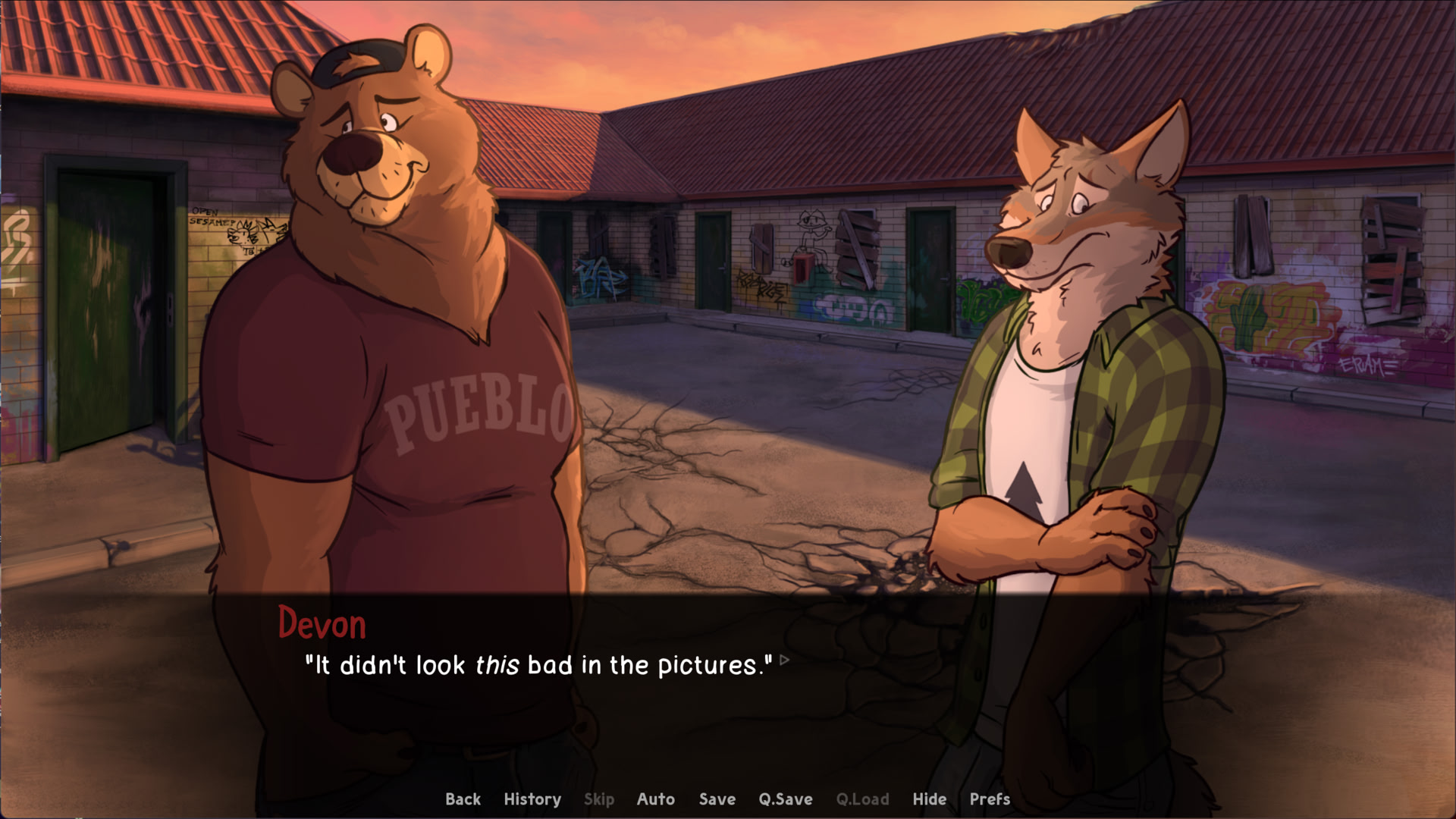Screen dimensions: 1456x819
Task: Turn on Auto advance mode
Action: coord(655,799)
